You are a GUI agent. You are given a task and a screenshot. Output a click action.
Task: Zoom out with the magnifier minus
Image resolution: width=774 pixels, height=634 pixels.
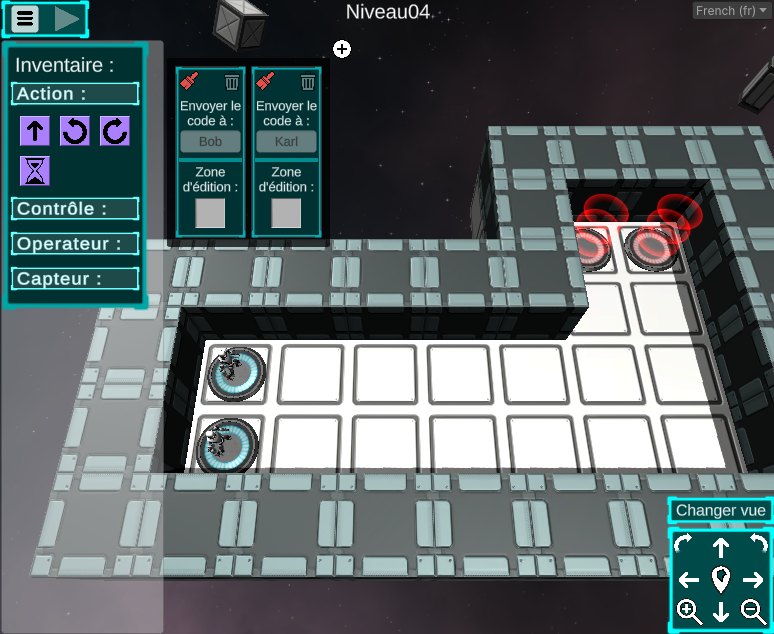coord(753,611)
